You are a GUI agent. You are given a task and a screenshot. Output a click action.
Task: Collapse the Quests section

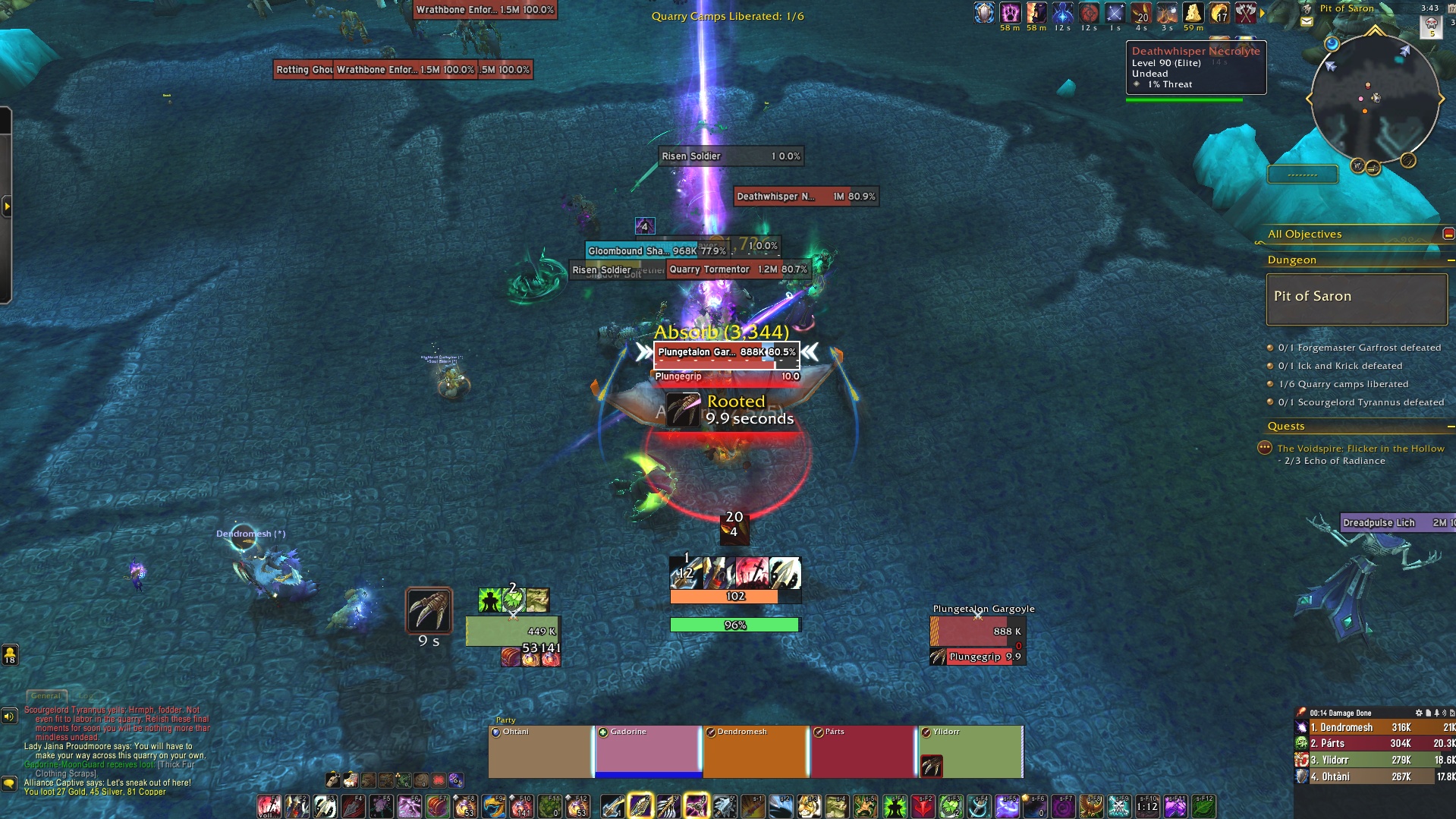(1451, 426)
